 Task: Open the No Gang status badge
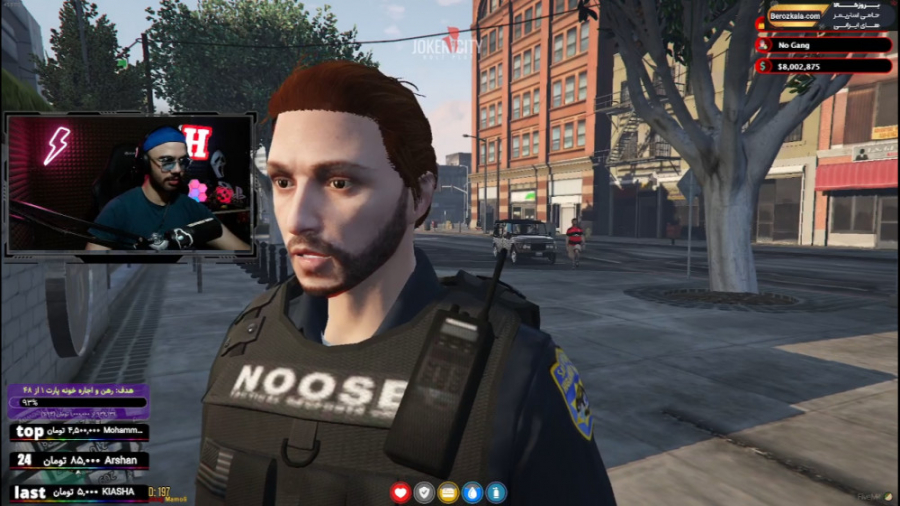(x=823, y=45)
